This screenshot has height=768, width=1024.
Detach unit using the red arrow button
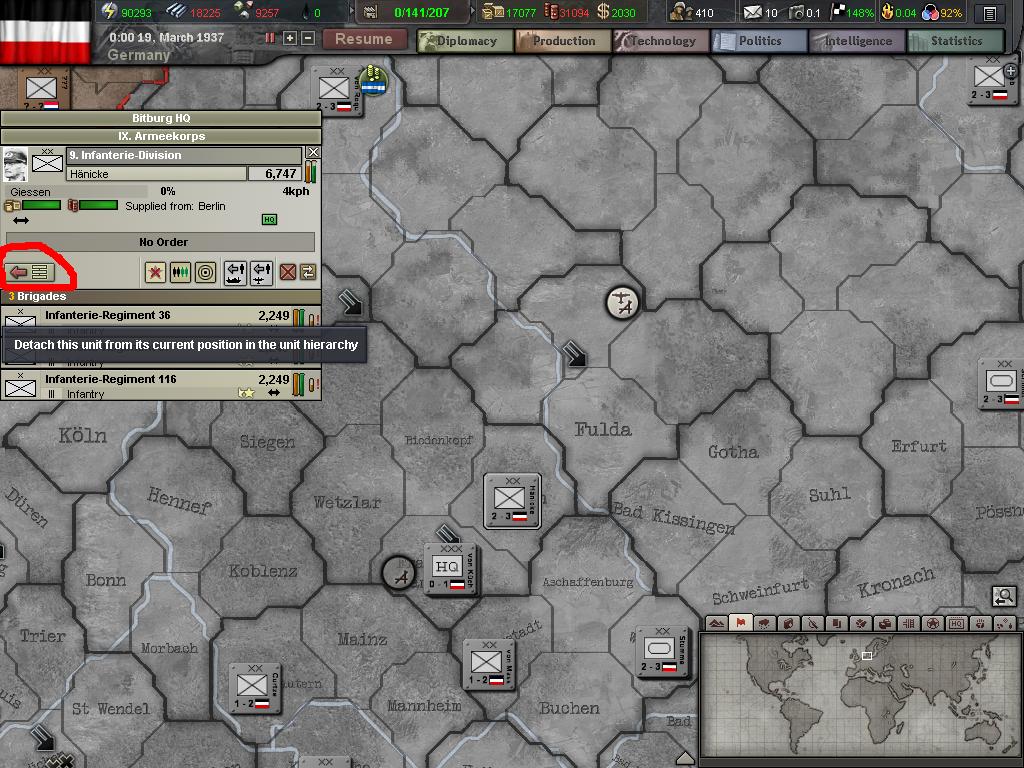(x=29, y=272)
